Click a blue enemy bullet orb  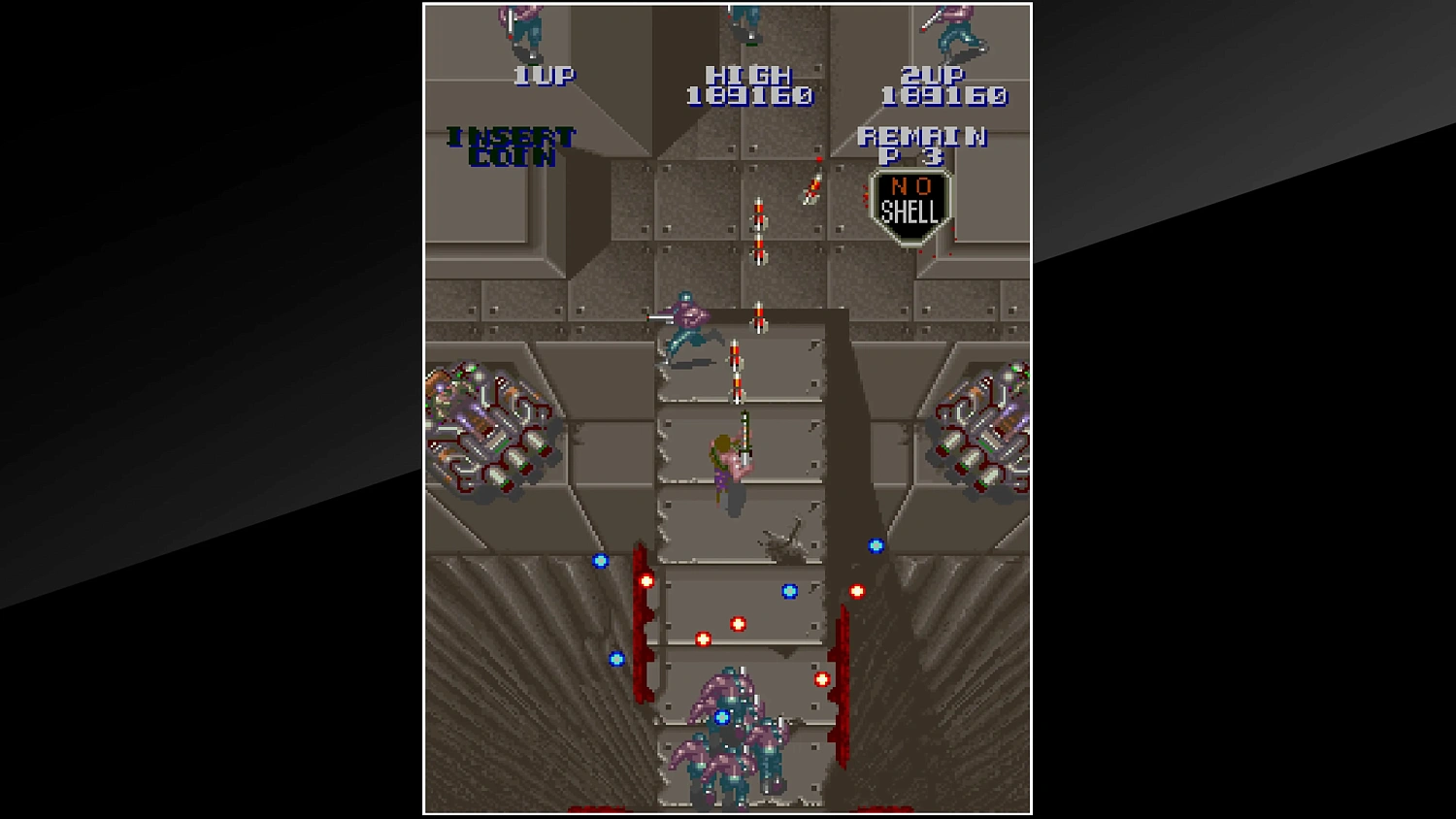(788, 590)
